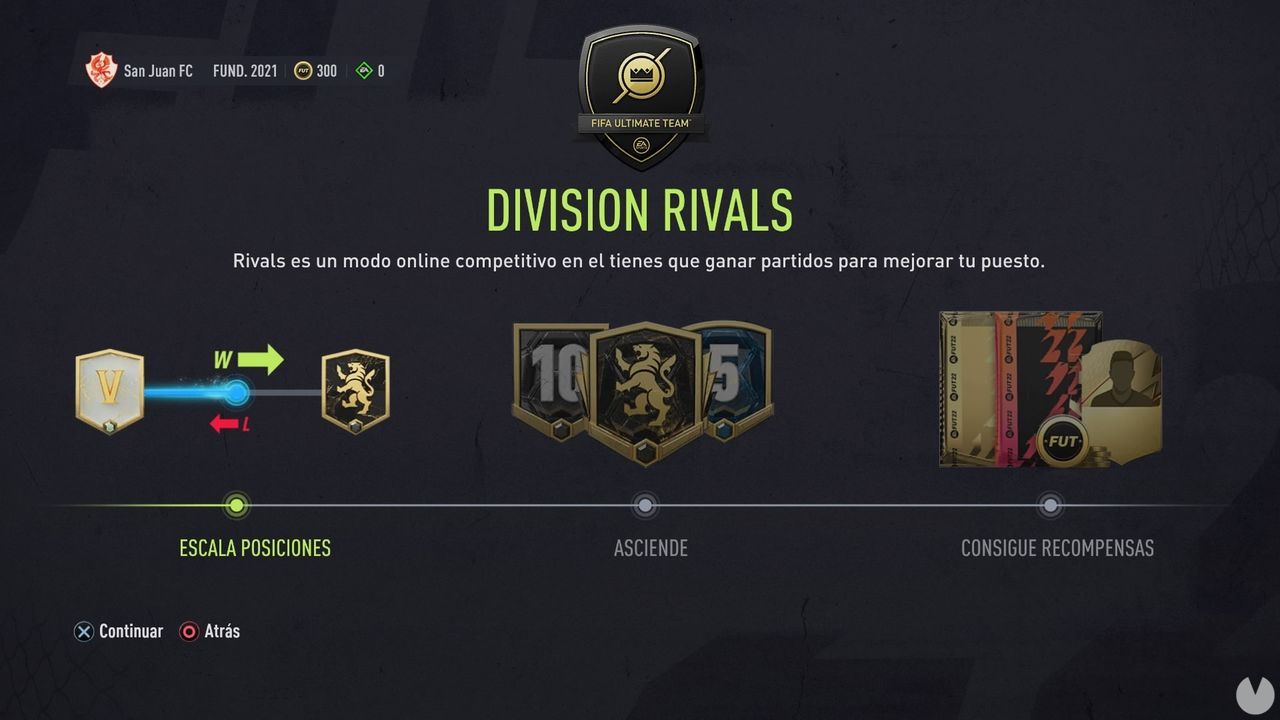Click the black lion division crest
The height and width of the screenshot is (720, 1280).
click(355, 390)
